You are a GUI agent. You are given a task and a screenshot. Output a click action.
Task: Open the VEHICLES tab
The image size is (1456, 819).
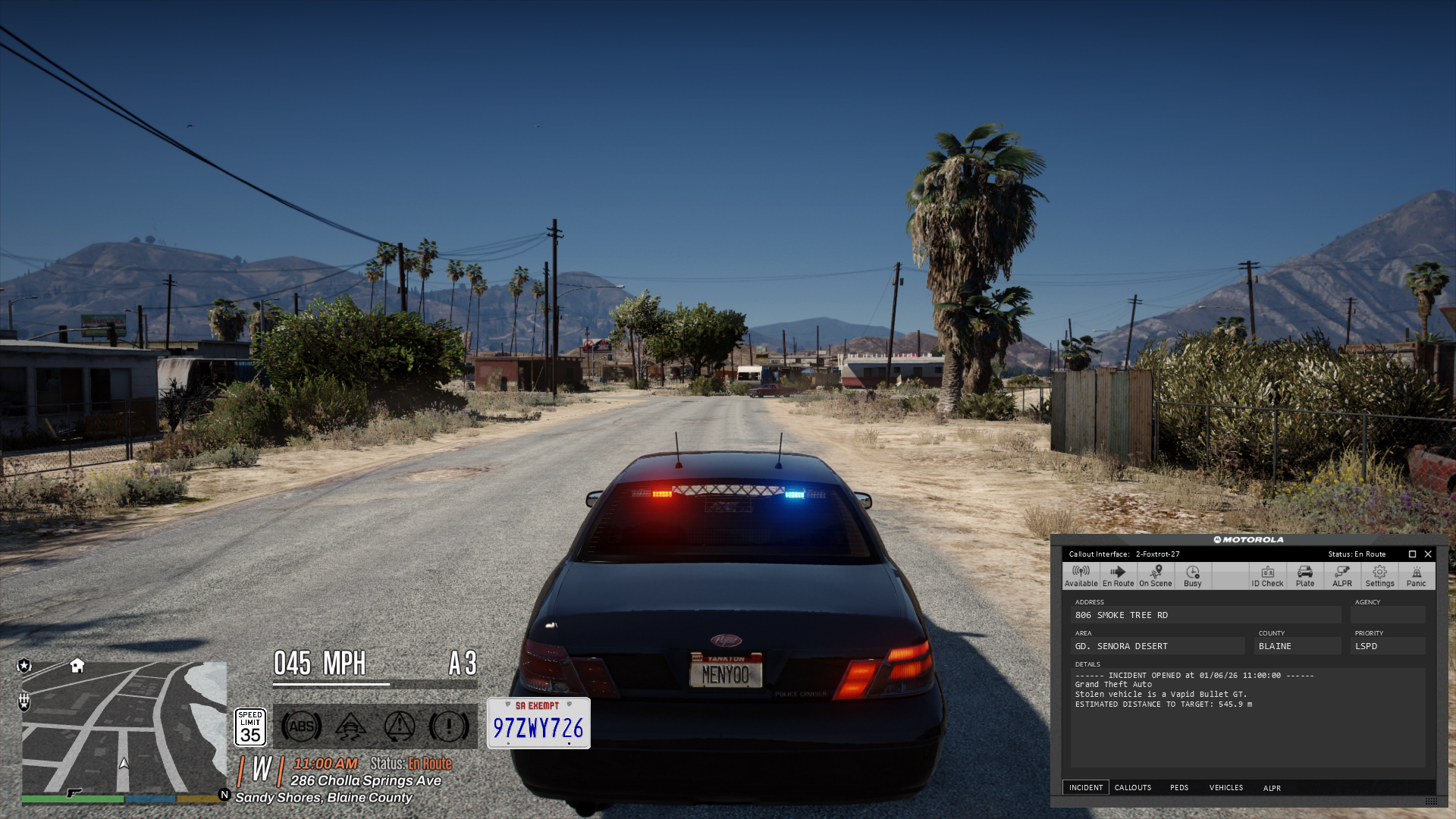click(x=1225, y=787)
